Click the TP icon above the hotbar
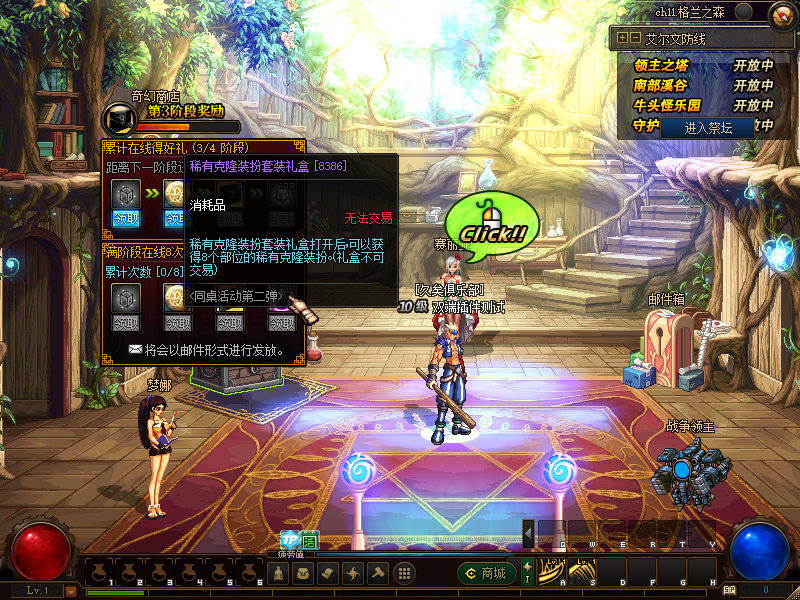 point(289,539)
